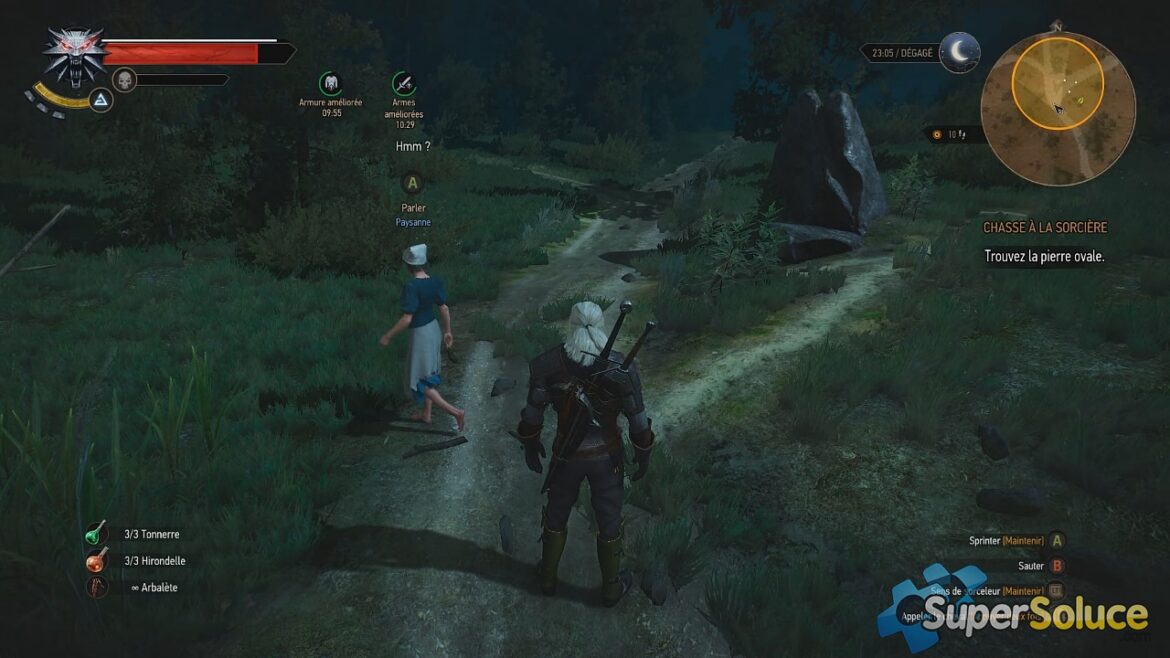
Task: Click the skull toxicity icon
Action: [x=124, y=80]
